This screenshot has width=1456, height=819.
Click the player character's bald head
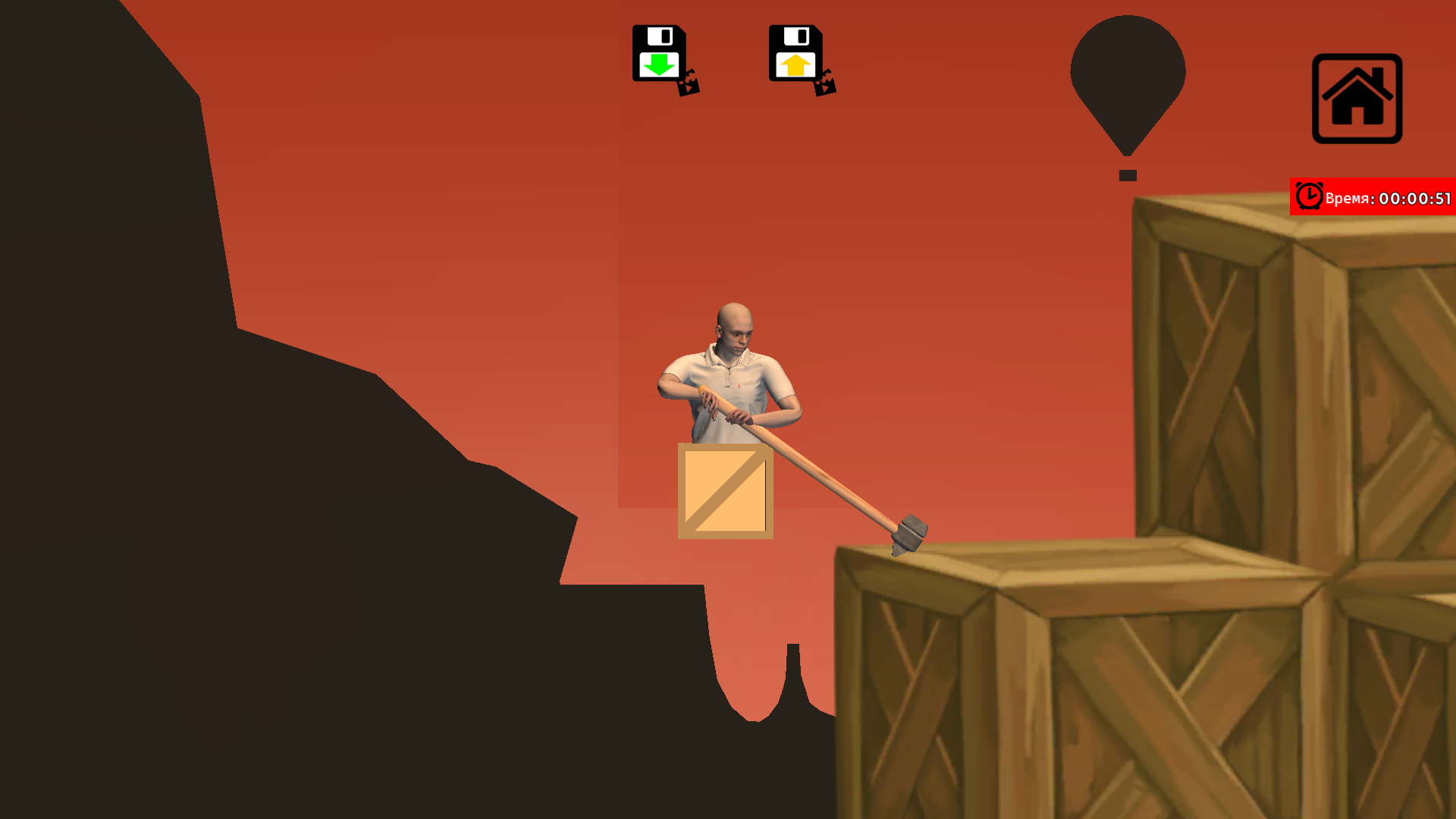pos(732,318)
